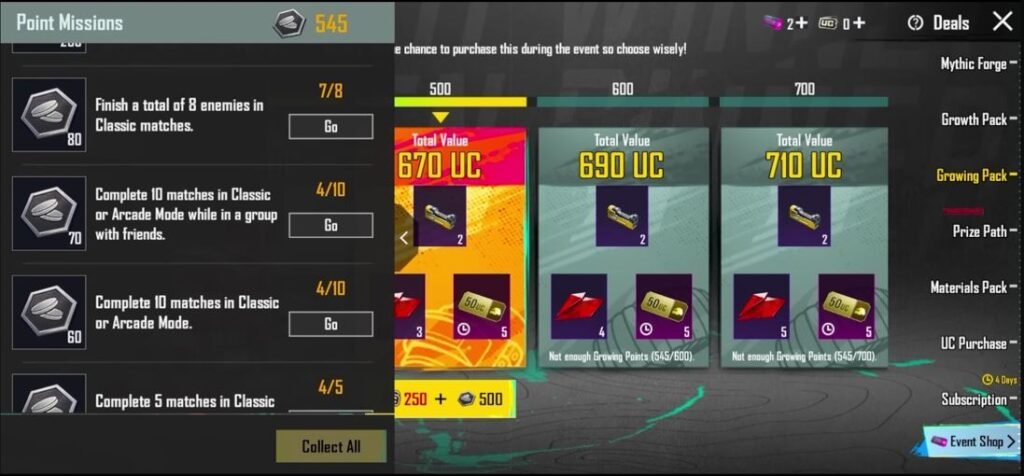Enter the Event Shop
This screenshot has width=1024, height=476.
[x=972, y=441]
